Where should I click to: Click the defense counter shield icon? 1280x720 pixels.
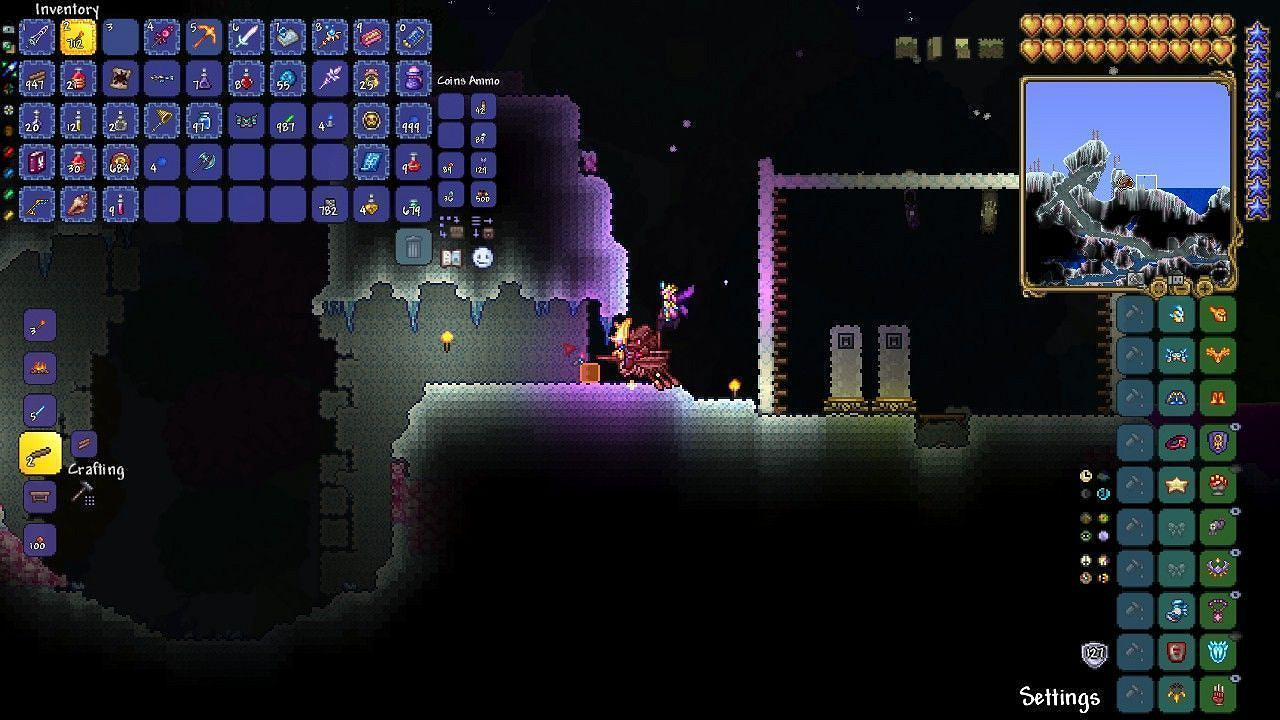(1093, 652)
